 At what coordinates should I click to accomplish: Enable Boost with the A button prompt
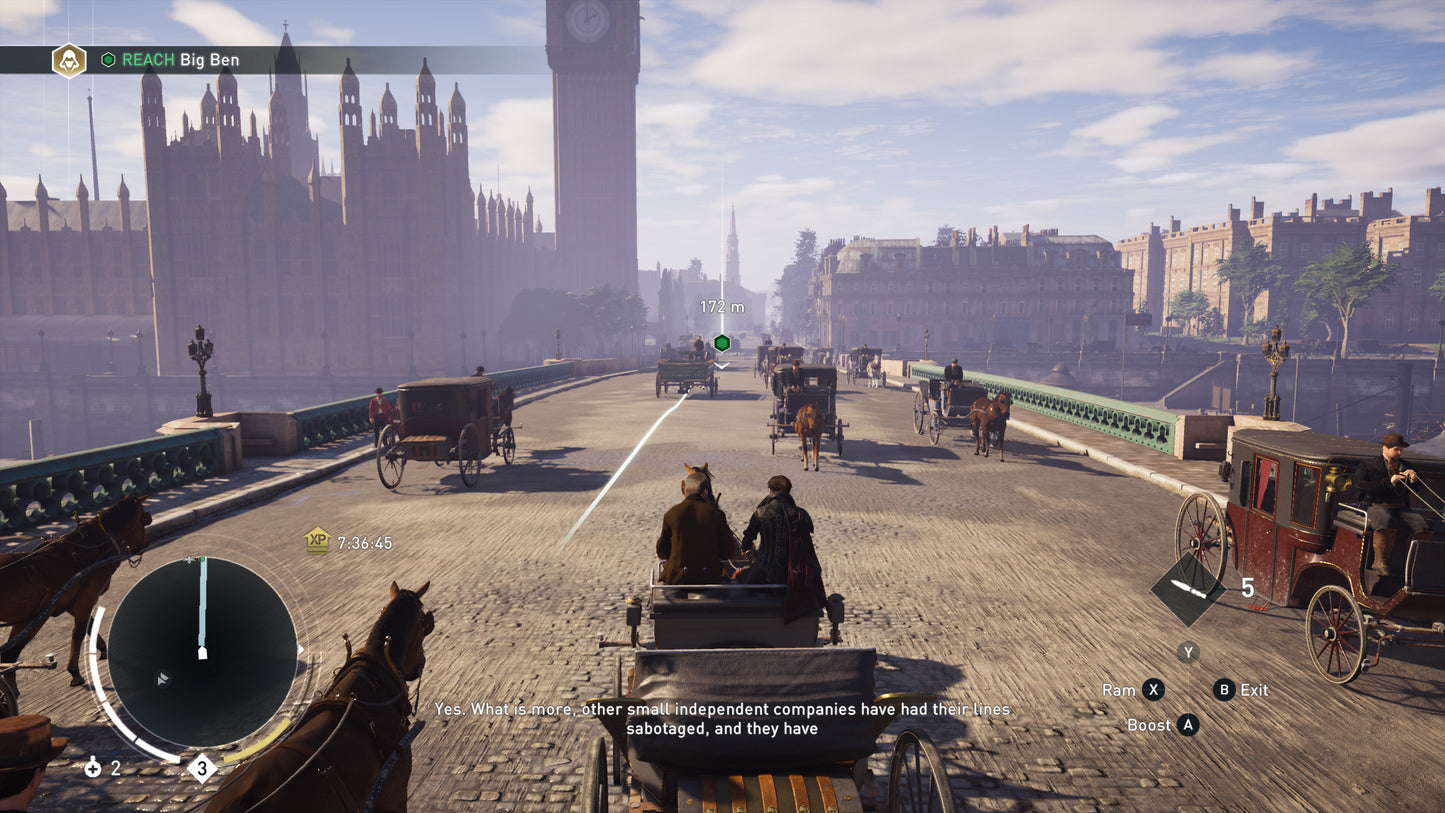(1189, 724)
